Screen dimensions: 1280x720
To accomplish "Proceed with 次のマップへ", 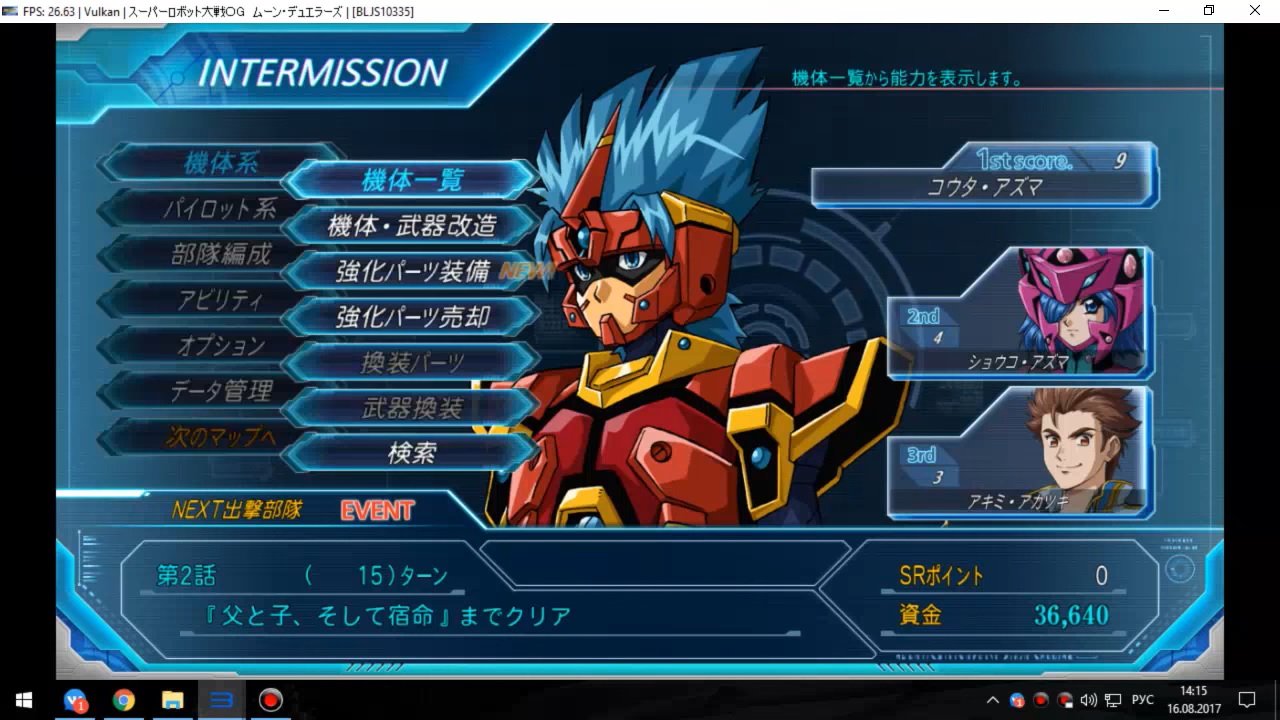I will pos(220,437).
